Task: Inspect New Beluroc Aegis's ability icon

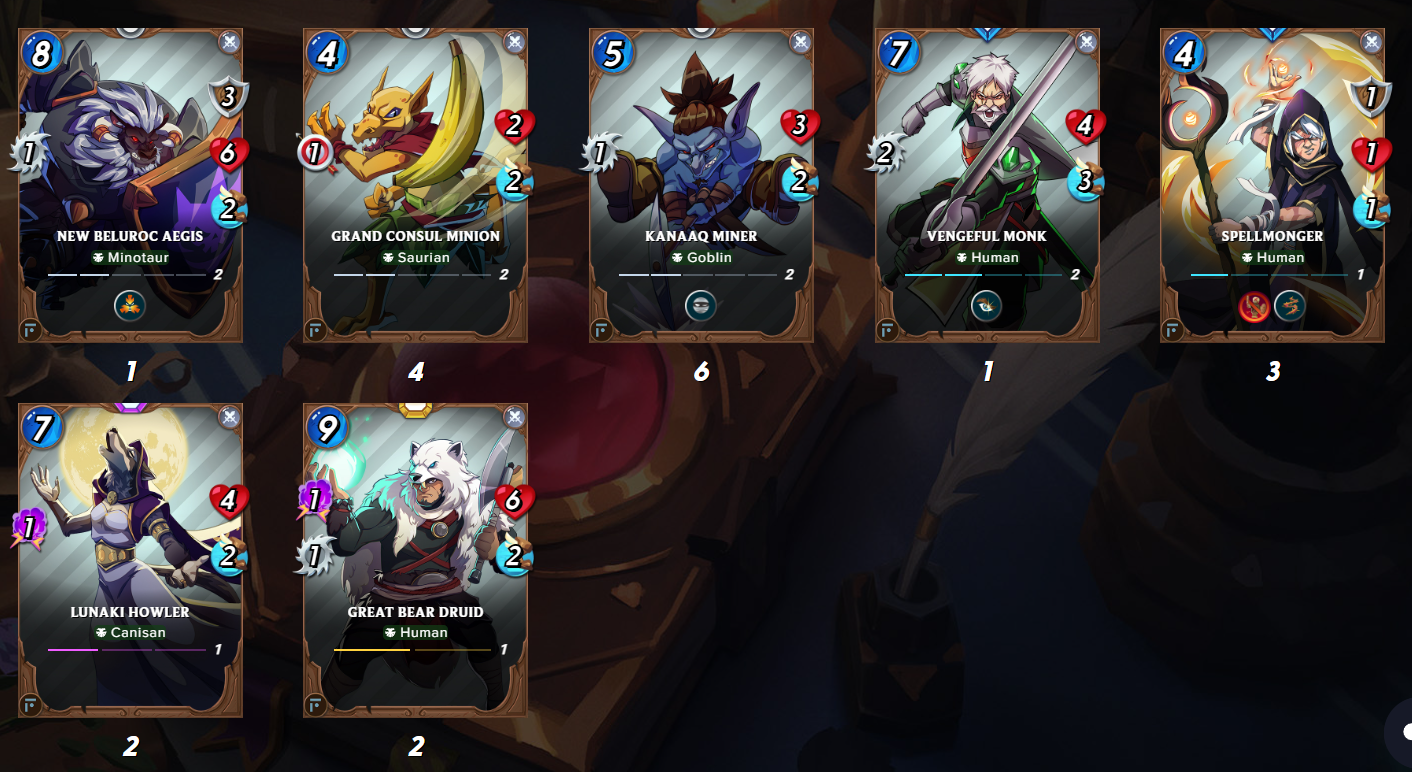Action: [130, 305]
